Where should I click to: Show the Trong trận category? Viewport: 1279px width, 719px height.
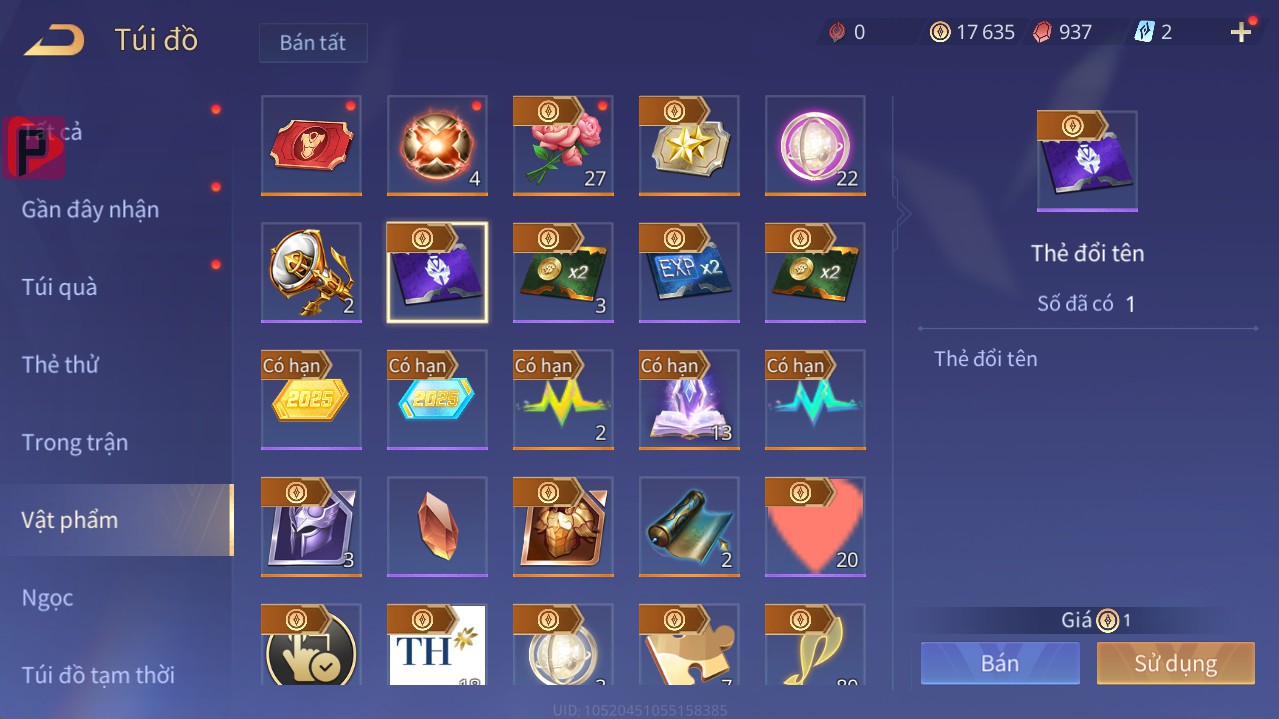75,442
